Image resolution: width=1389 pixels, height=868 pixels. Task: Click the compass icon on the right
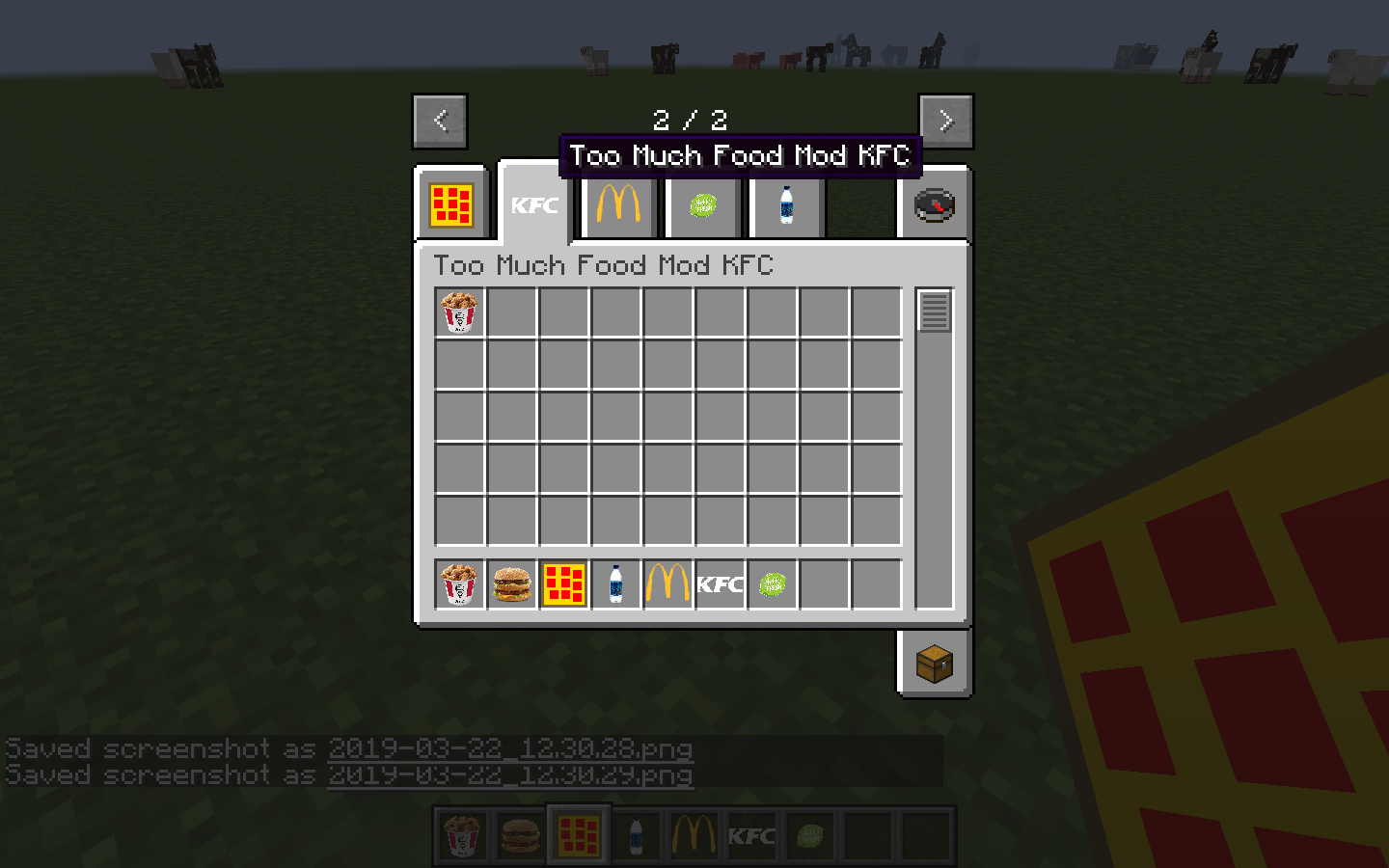point(933,205)
